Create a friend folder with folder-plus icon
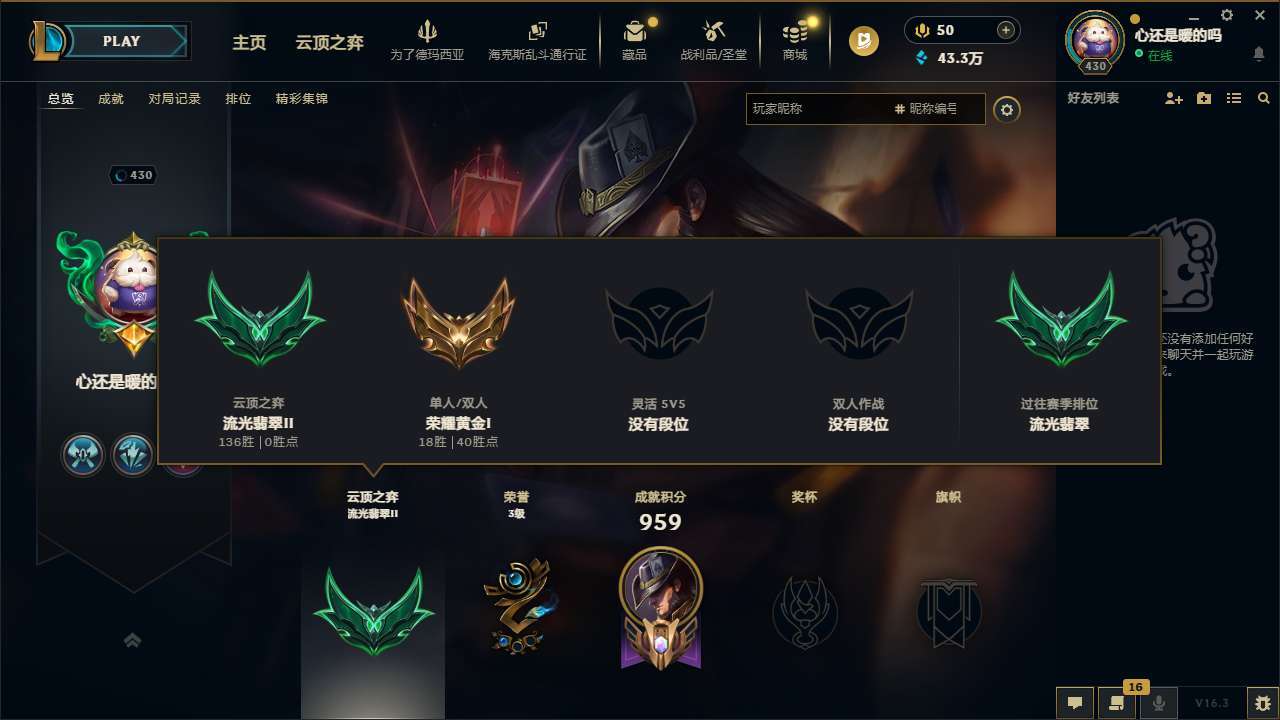 pyautogui.click(x=1202, y=98)
